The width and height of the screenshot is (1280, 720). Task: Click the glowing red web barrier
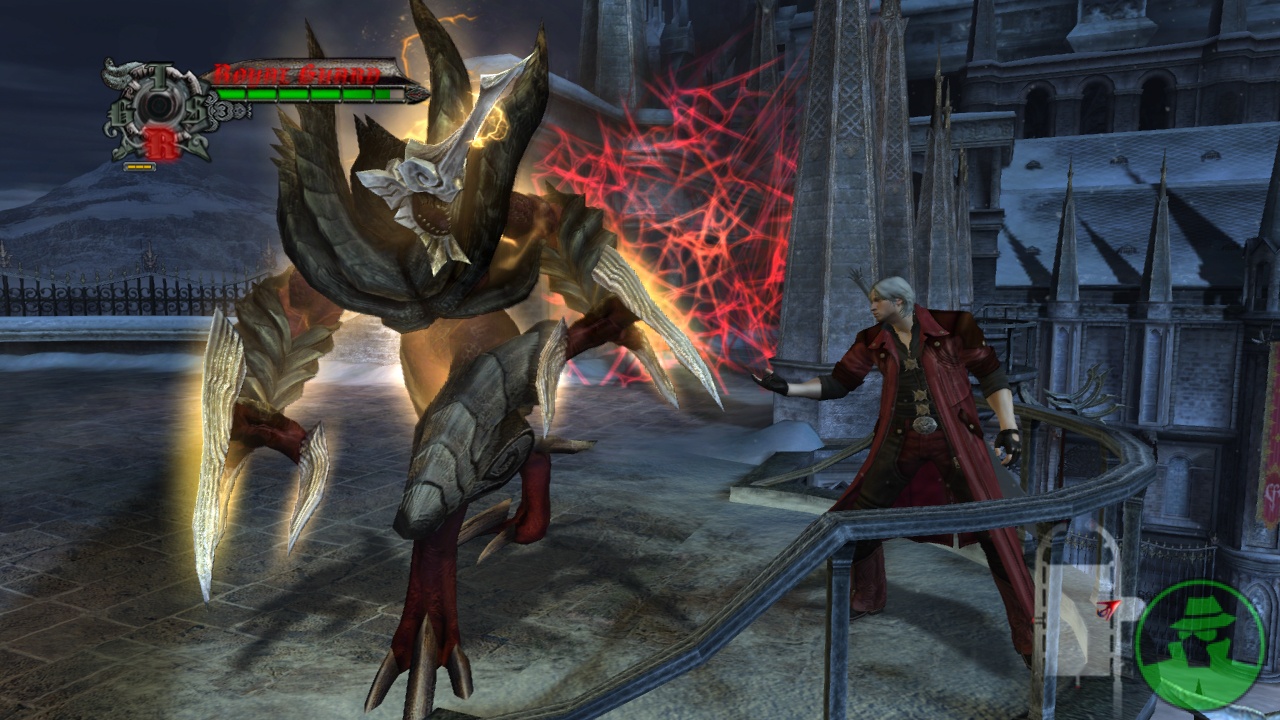(x=670, y=180)
